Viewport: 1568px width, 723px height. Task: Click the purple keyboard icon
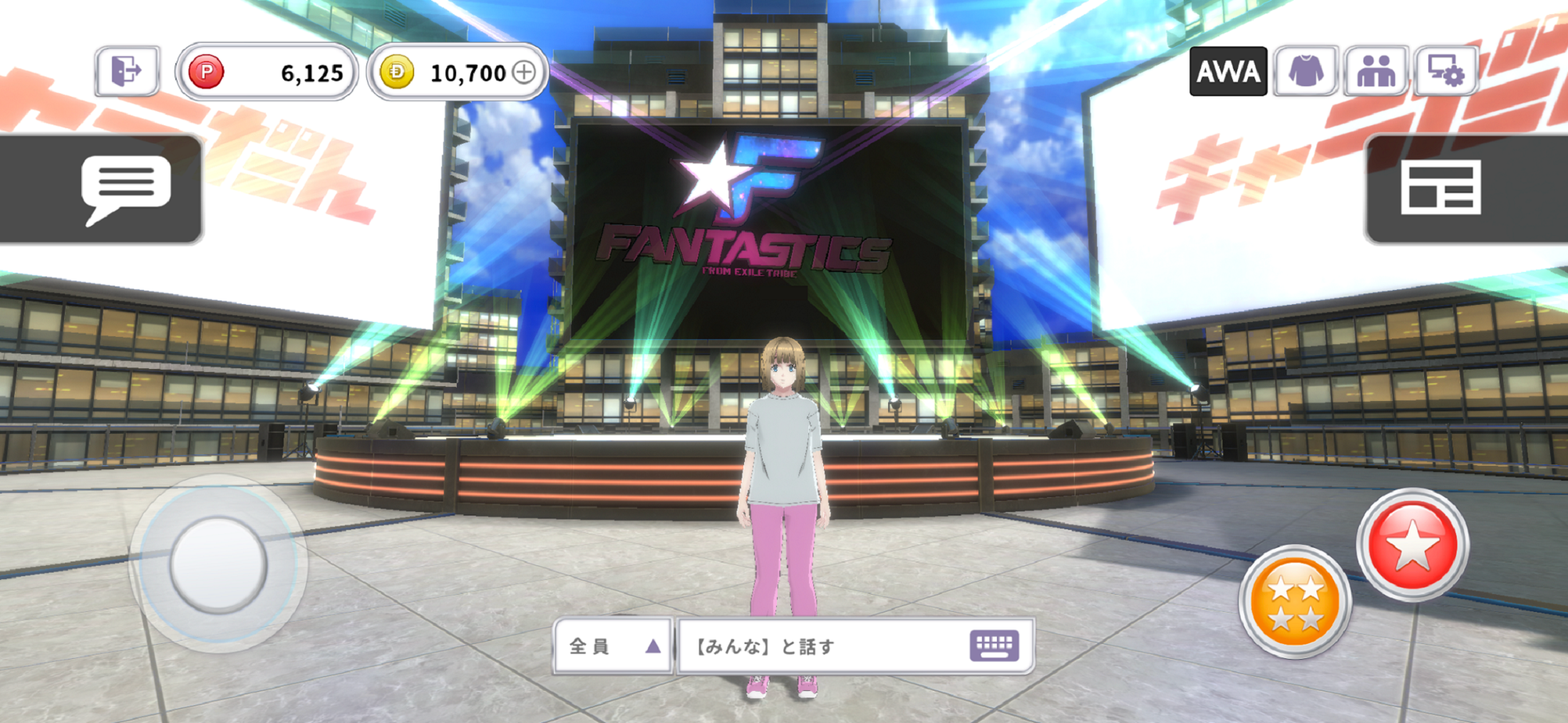click(x=994, y=645)
